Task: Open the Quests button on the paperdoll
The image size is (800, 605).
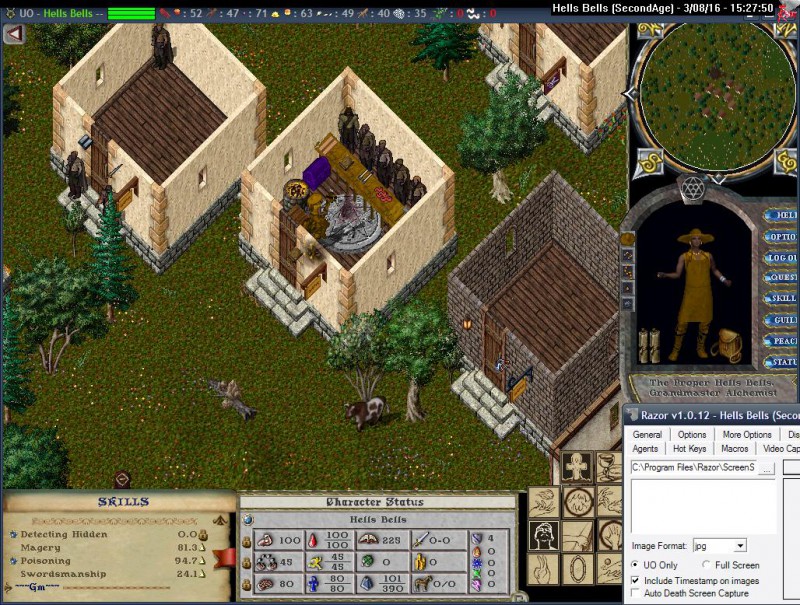Action: coord(781,278)
